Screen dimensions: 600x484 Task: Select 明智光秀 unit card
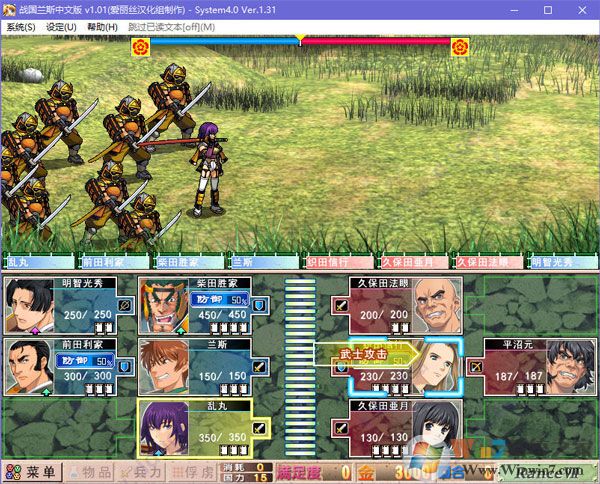69,304
